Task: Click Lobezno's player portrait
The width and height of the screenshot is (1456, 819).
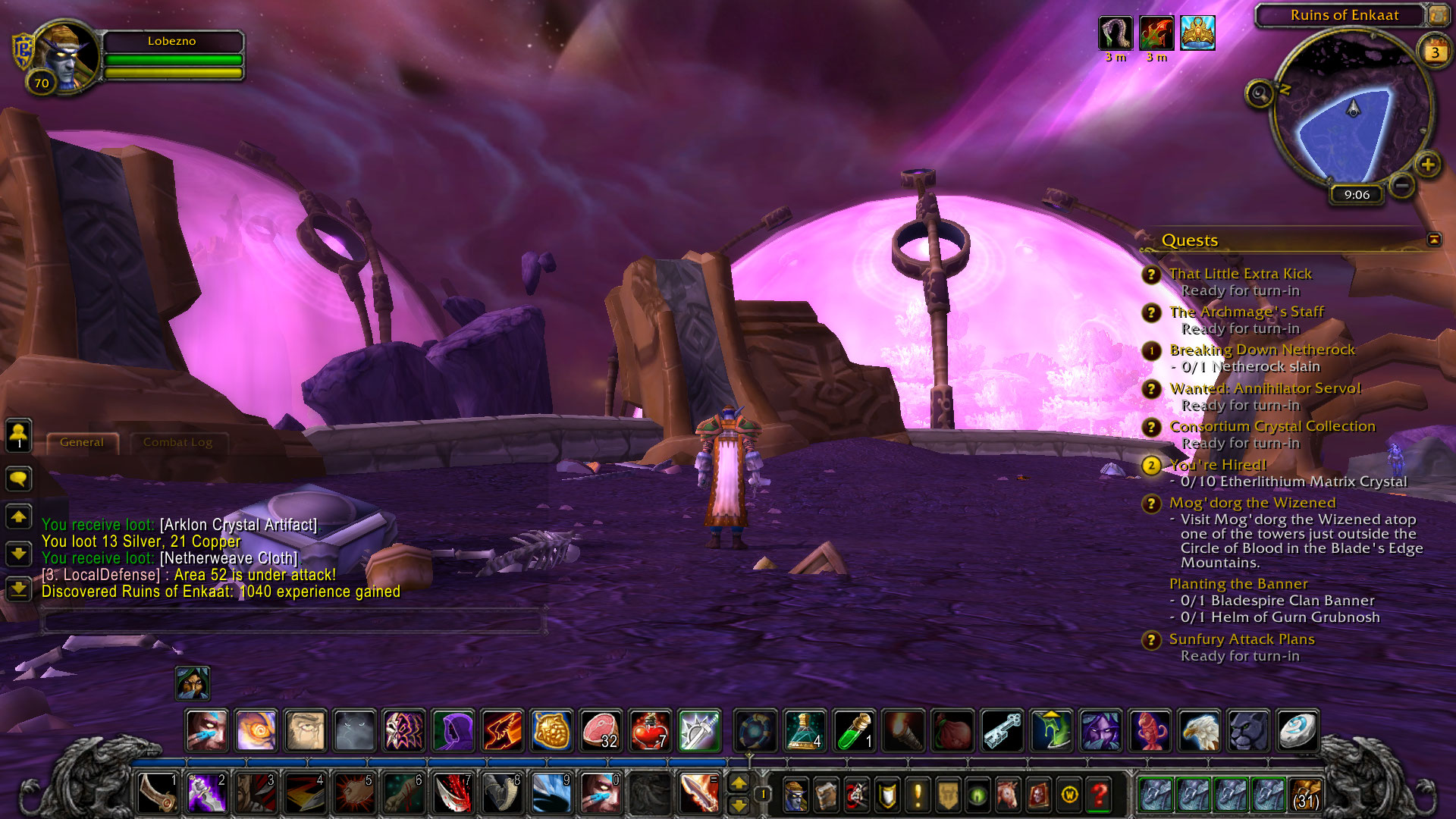Action: tap(67, 58)
